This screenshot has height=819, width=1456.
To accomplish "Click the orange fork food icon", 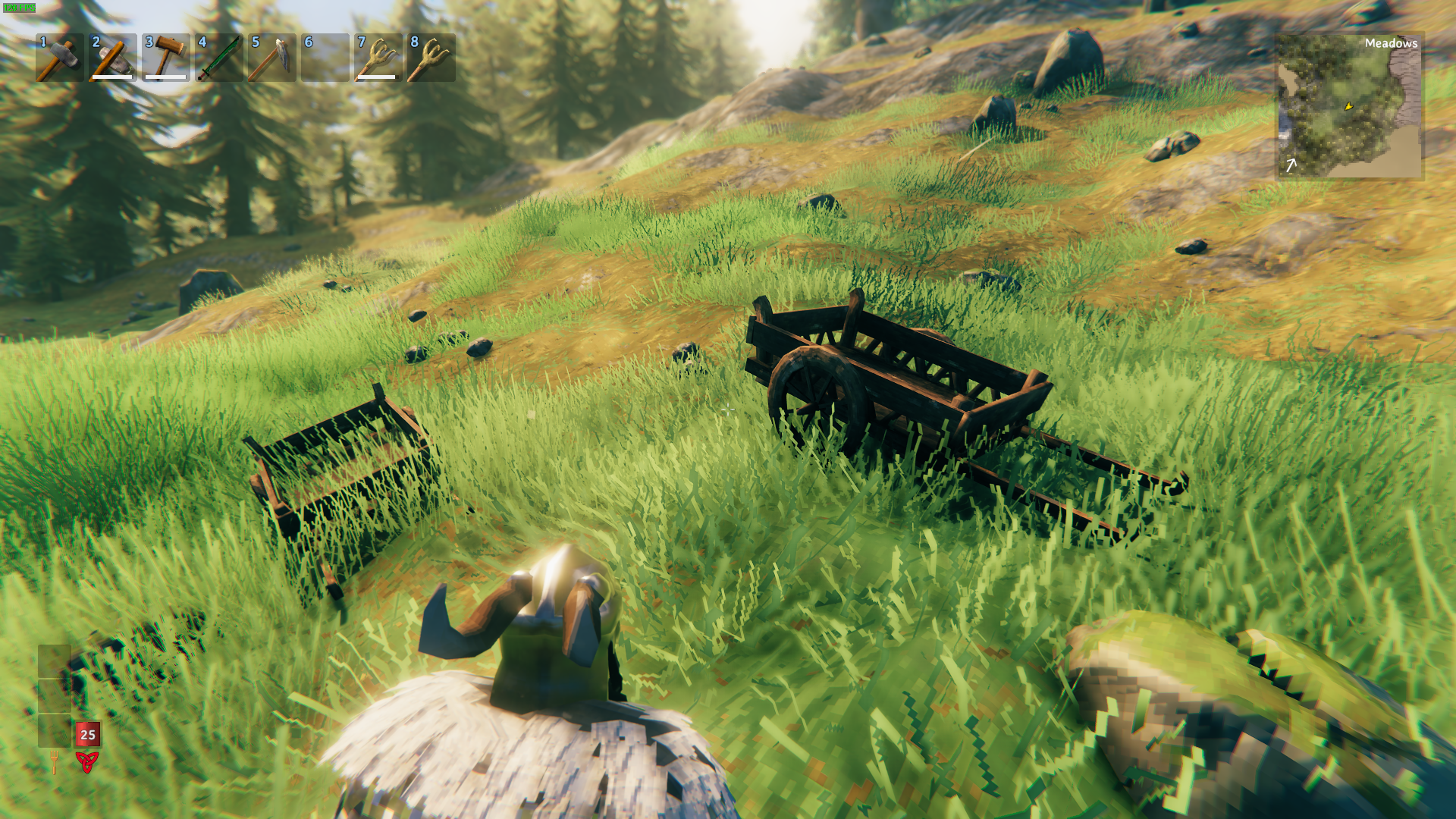I will point(54,761).
